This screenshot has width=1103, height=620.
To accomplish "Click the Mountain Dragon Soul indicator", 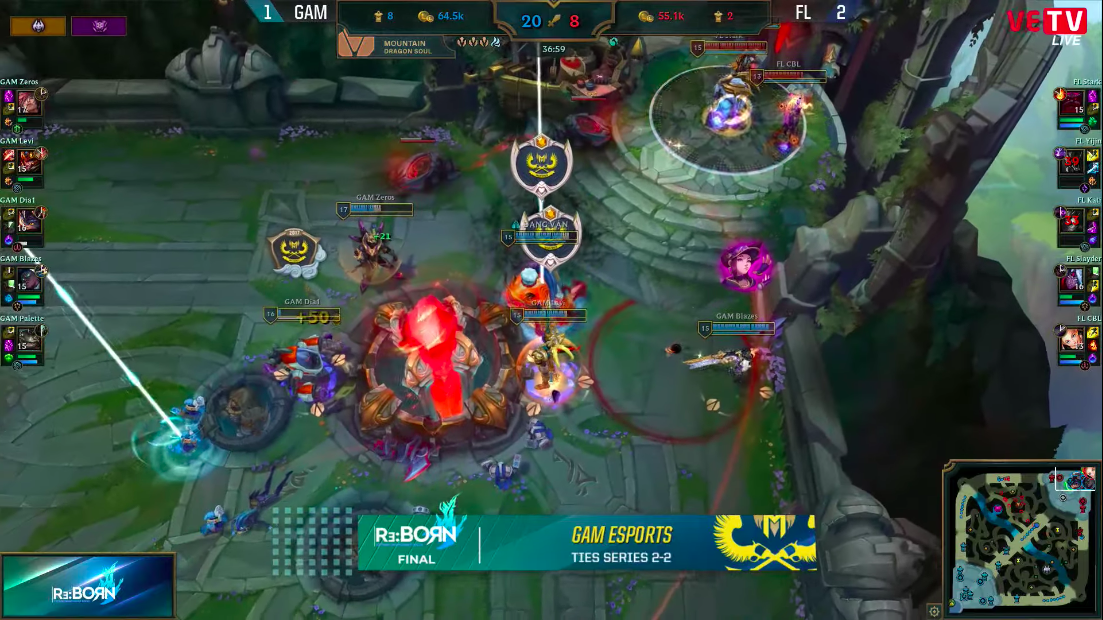I will (x=396, y=44).
